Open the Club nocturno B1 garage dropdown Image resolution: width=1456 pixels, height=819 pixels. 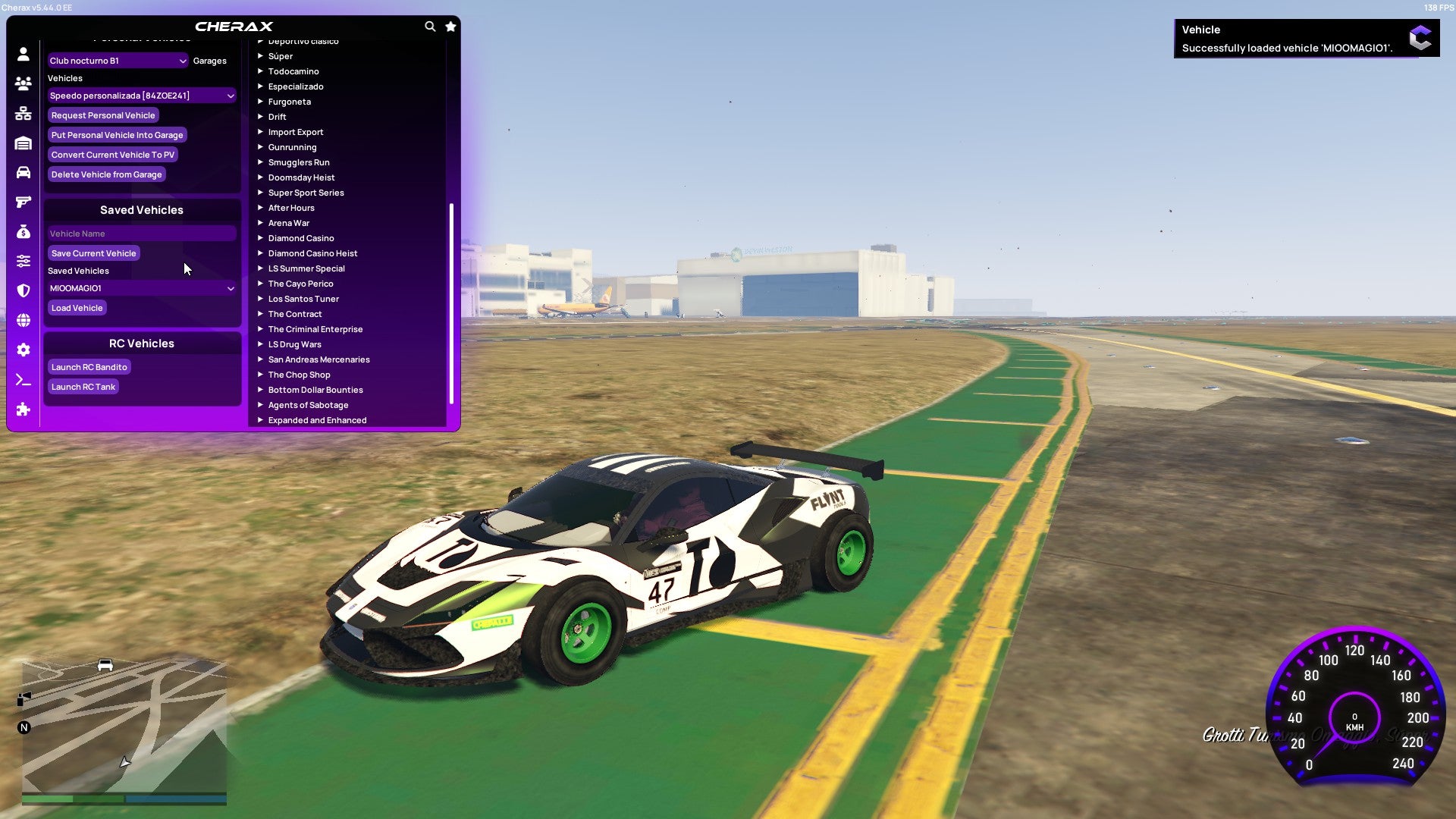click(x=118, y=60)
